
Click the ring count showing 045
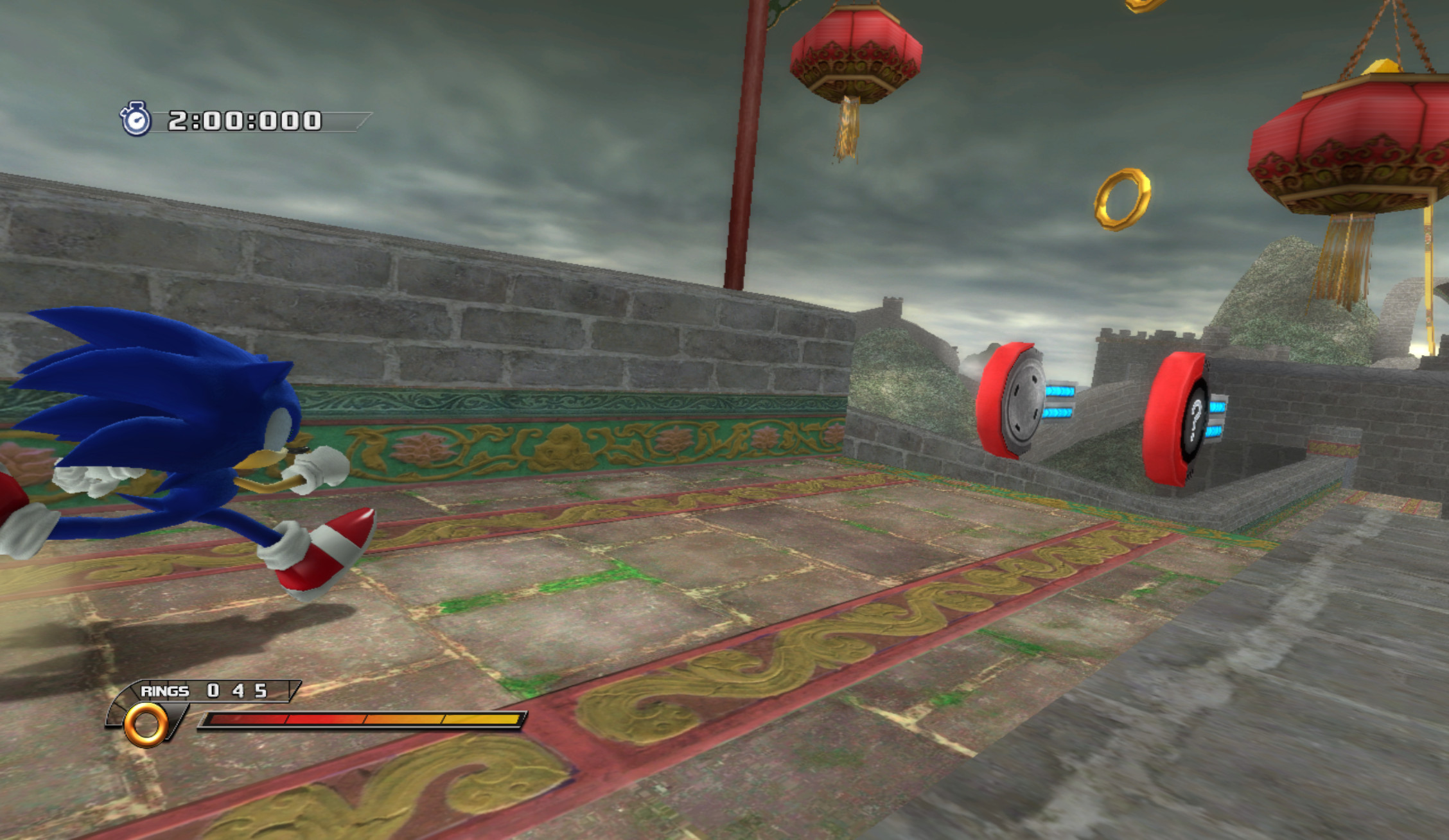click(237, 692)
